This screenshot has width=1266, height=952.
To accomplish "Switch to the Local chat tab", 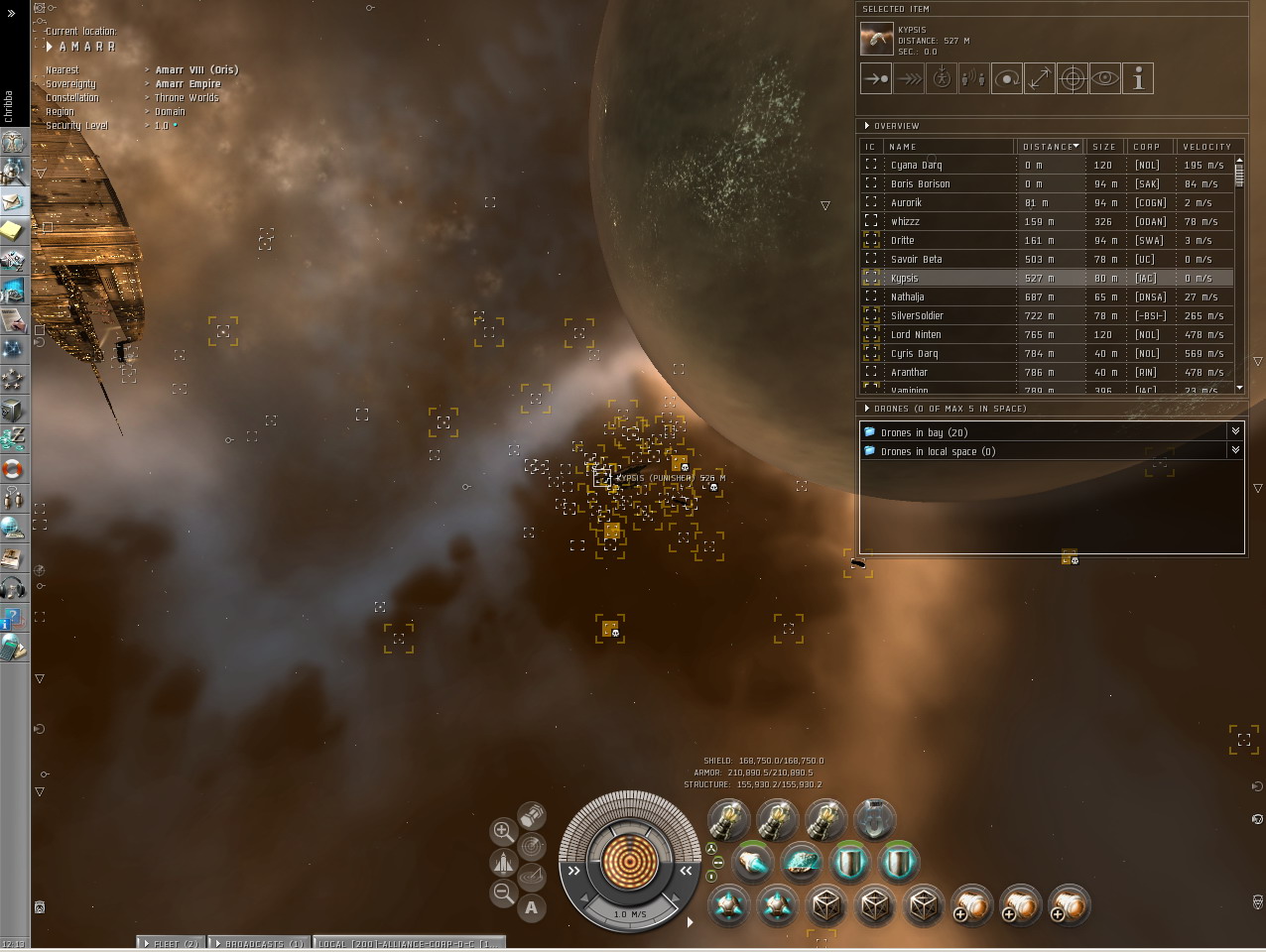I will point(409,944).
